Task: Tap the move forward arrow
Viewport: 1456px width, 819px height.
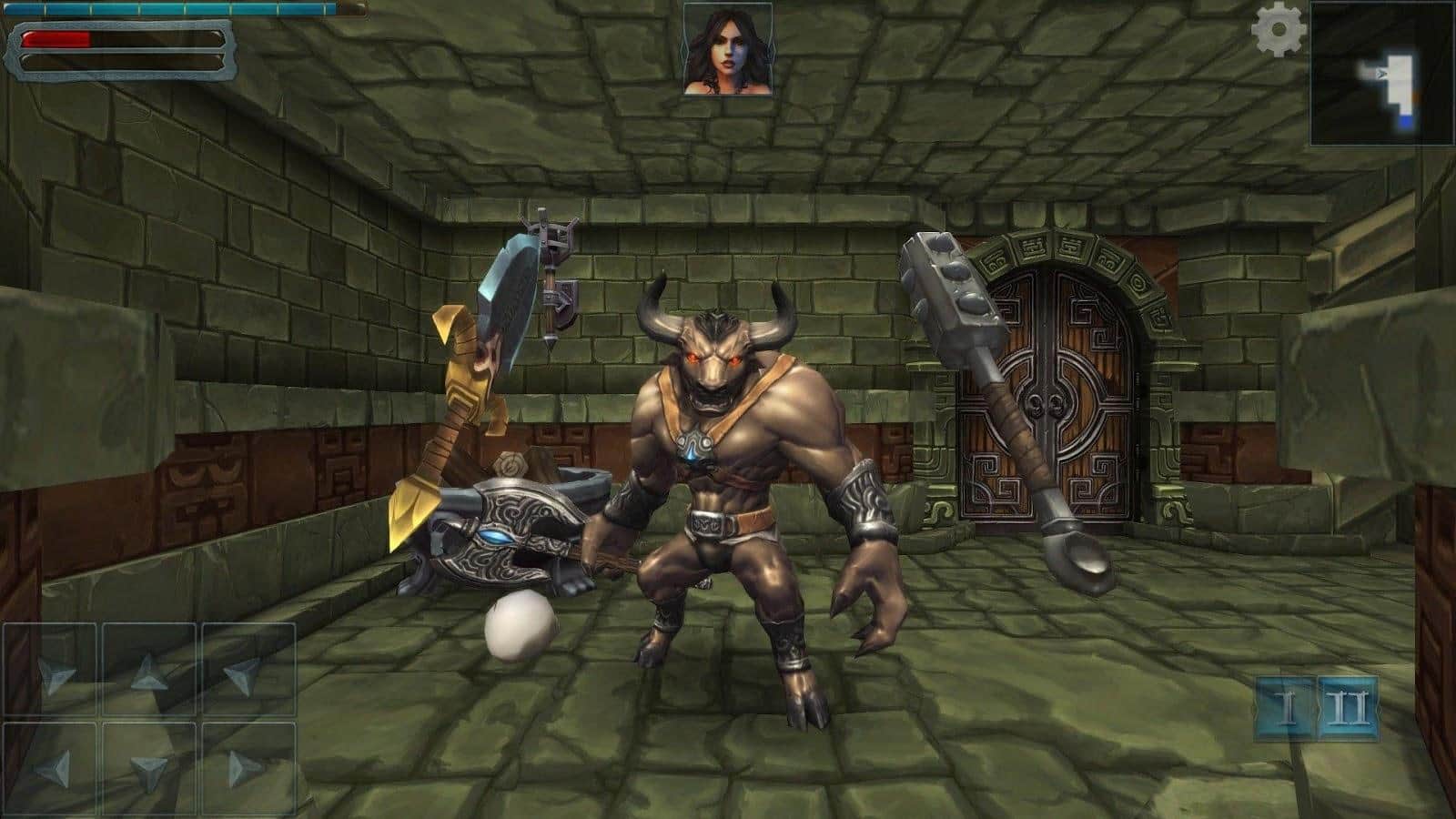Action: pos(149,672)
